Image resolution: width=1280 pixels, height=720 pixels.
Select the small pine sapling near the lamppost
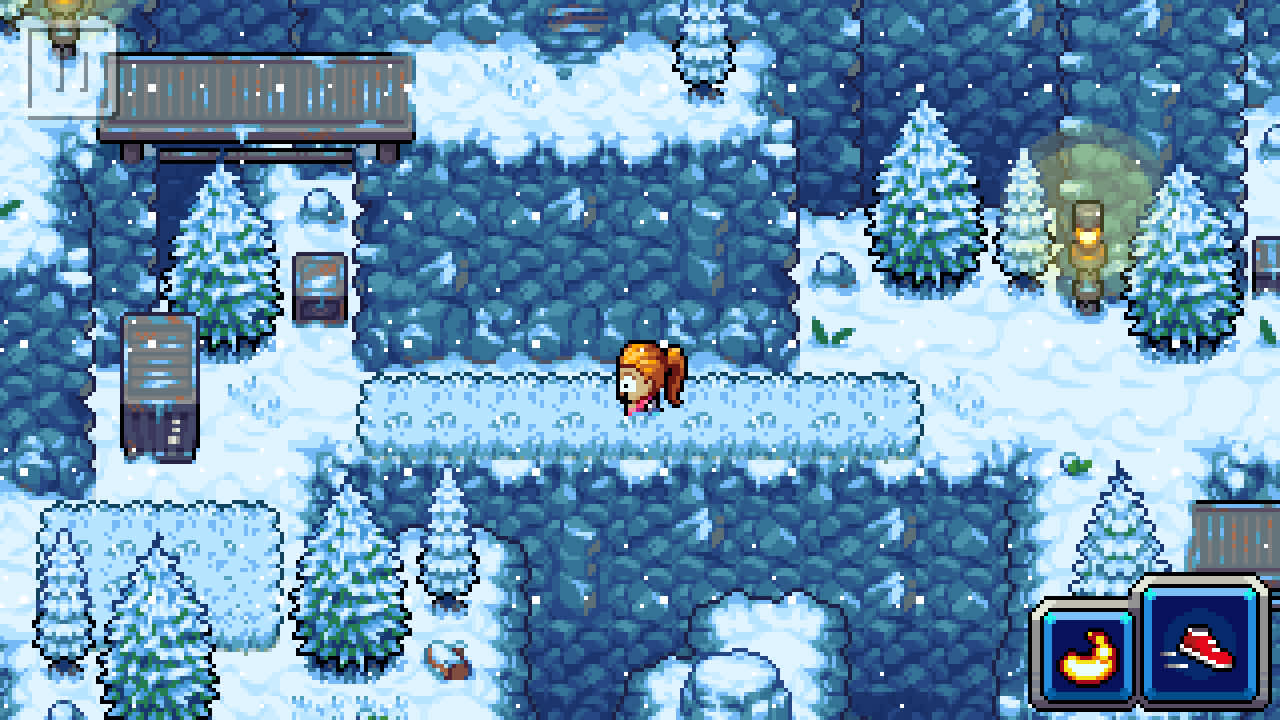pos(1022,225)
